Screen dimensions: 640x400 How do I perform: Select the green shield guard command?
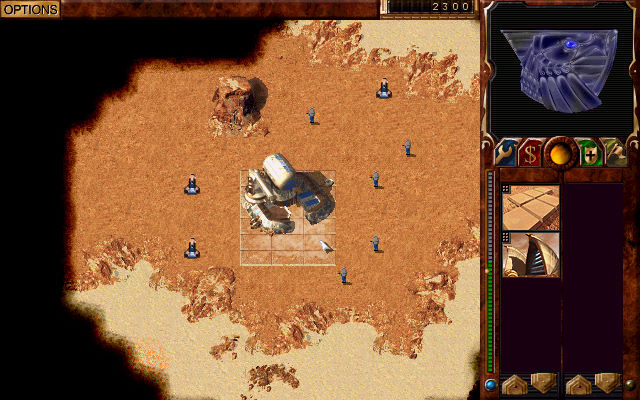tap(589, 153)
